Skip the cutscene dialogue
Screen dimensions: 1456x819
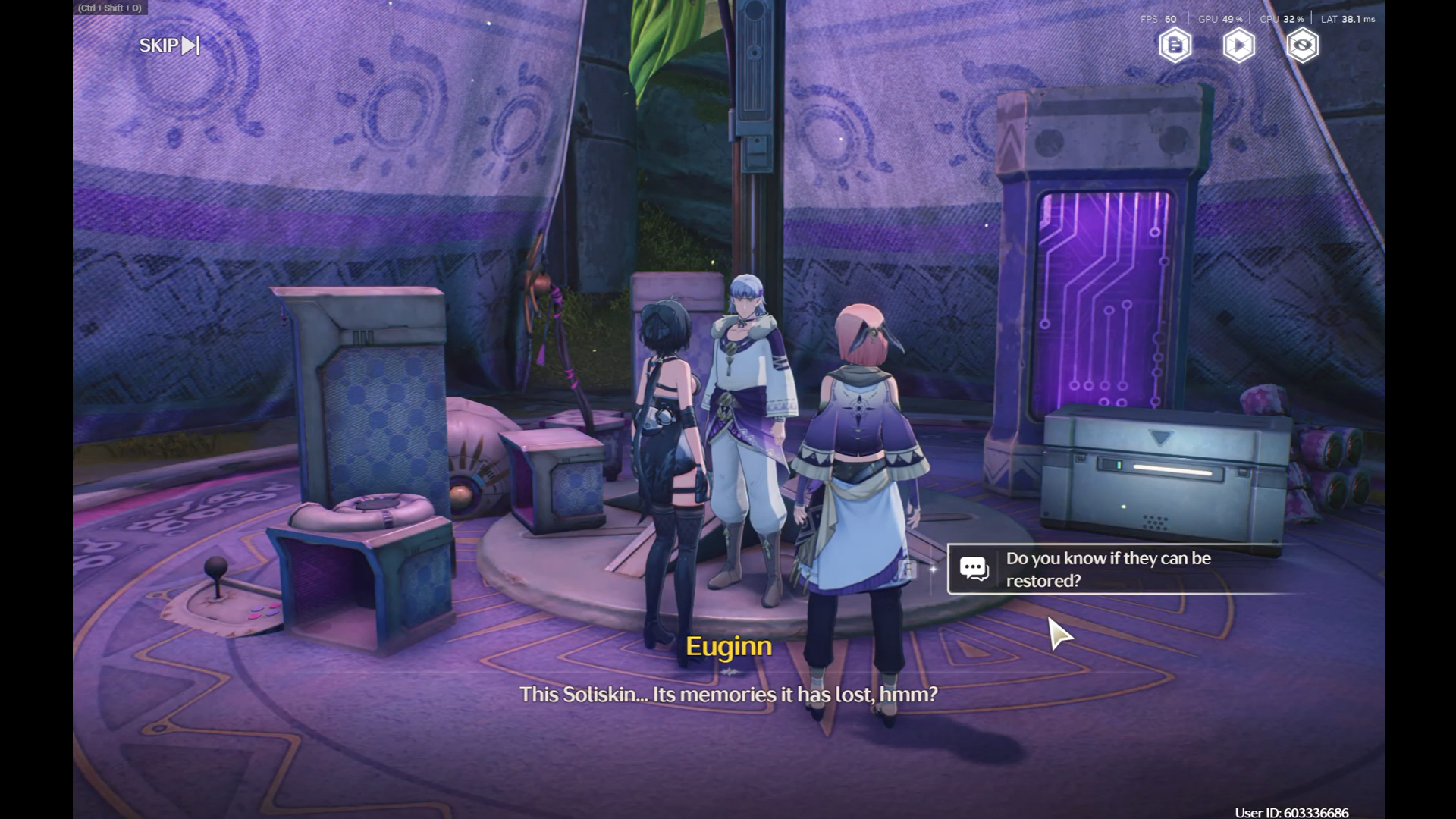tap(169, 45)
